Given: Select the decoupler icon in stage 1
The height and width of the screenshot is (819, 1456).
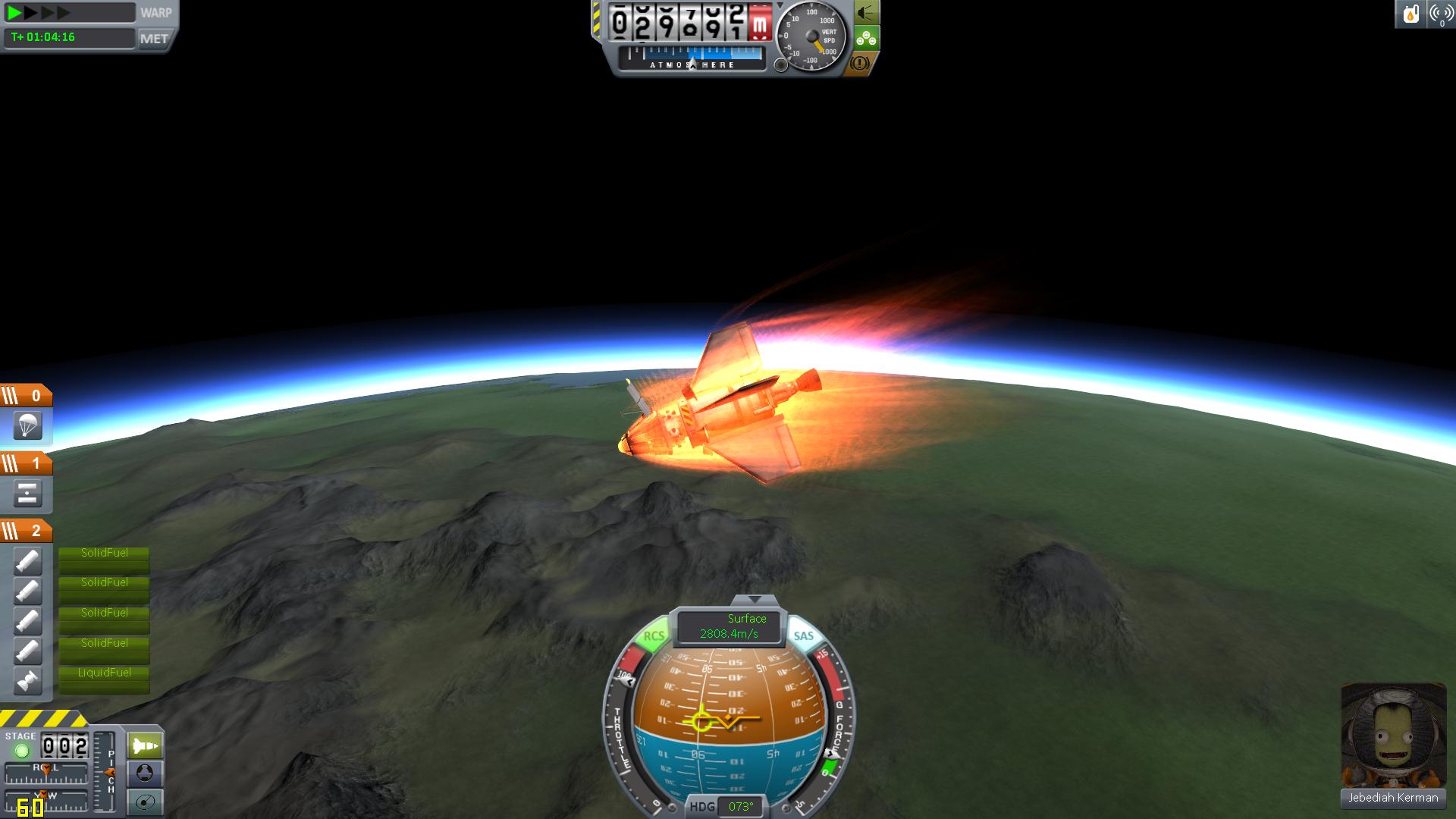Looking at the screenshot, I should (x=27, y=494).
